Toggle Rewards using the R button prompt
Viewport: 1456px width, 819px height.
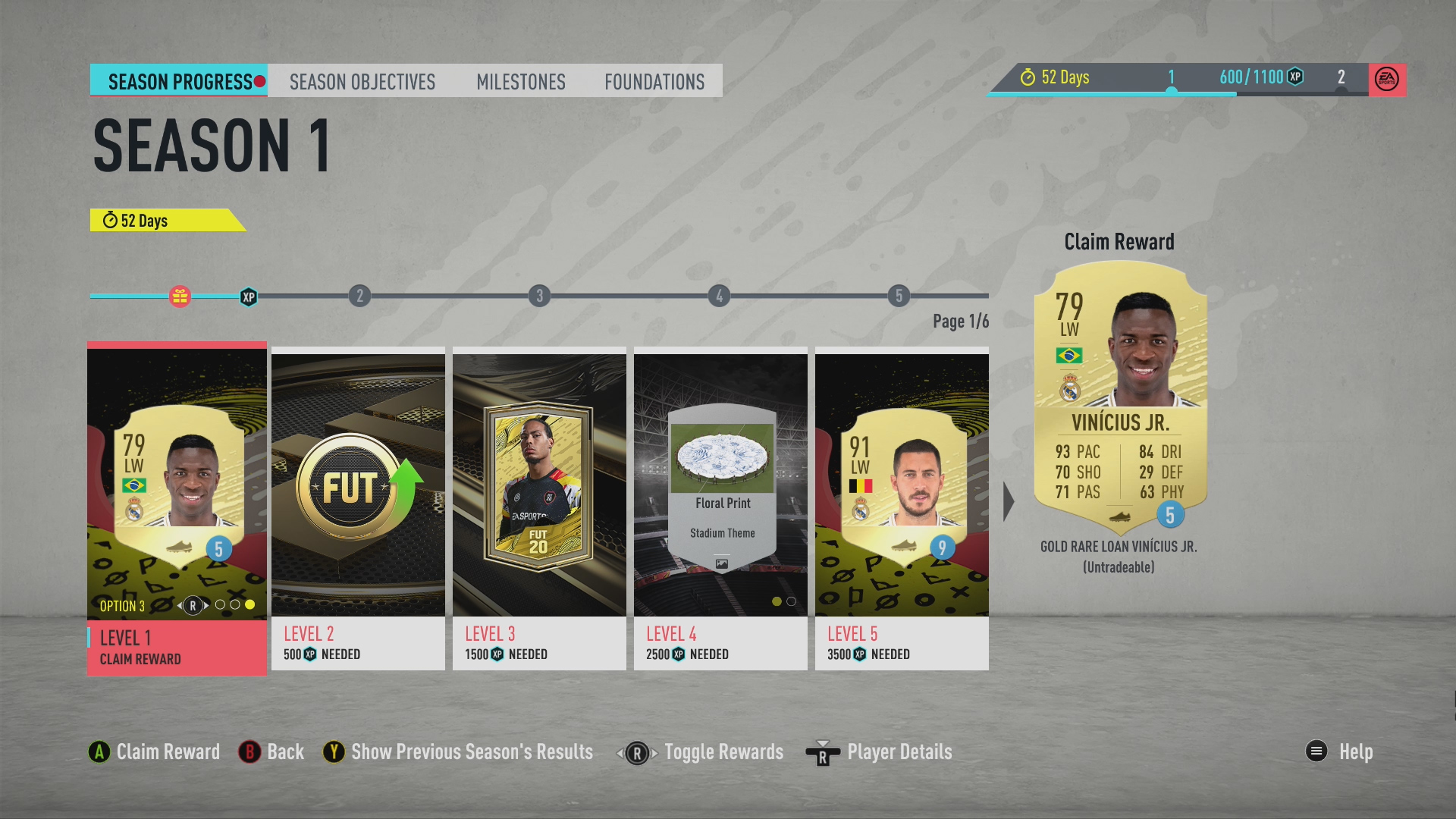pyautogui.click(x=636, y=752)
